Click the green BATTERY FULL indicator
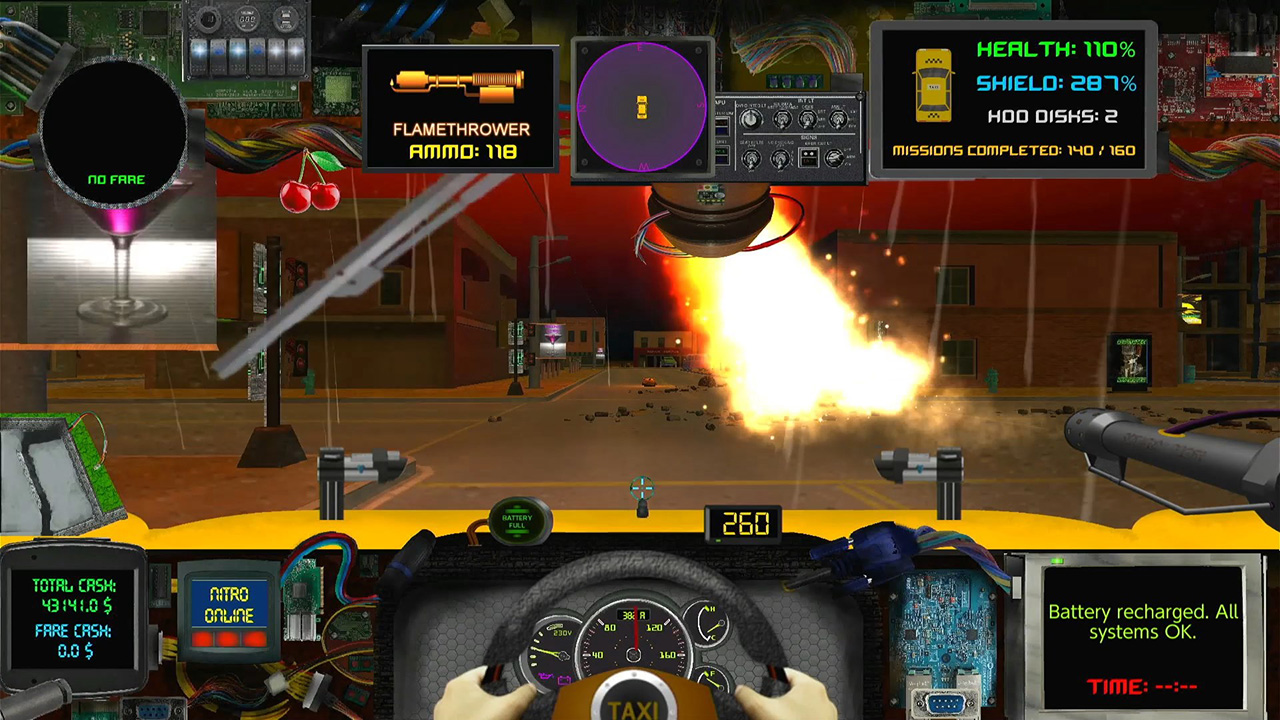The height and width of the screenshot is (720, 1280). tap(518, 519)
